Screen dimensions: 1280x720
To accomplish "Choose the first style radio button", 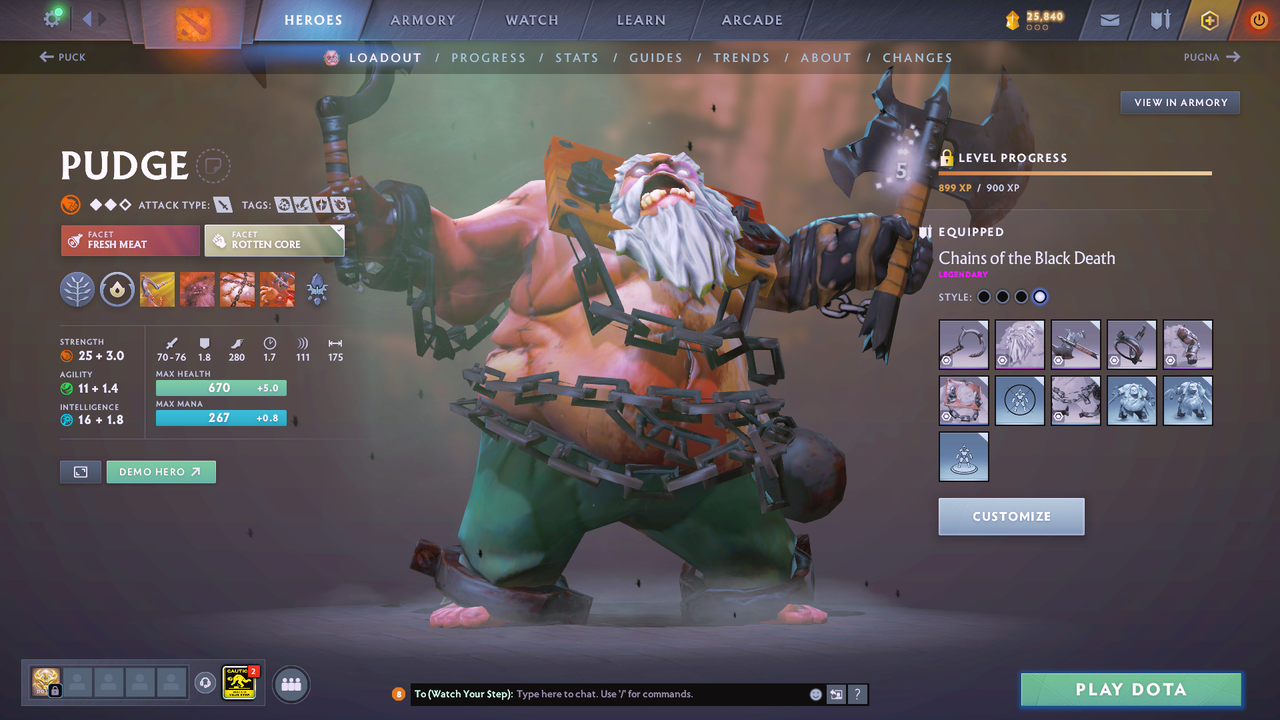I will [x=983, y=296].
